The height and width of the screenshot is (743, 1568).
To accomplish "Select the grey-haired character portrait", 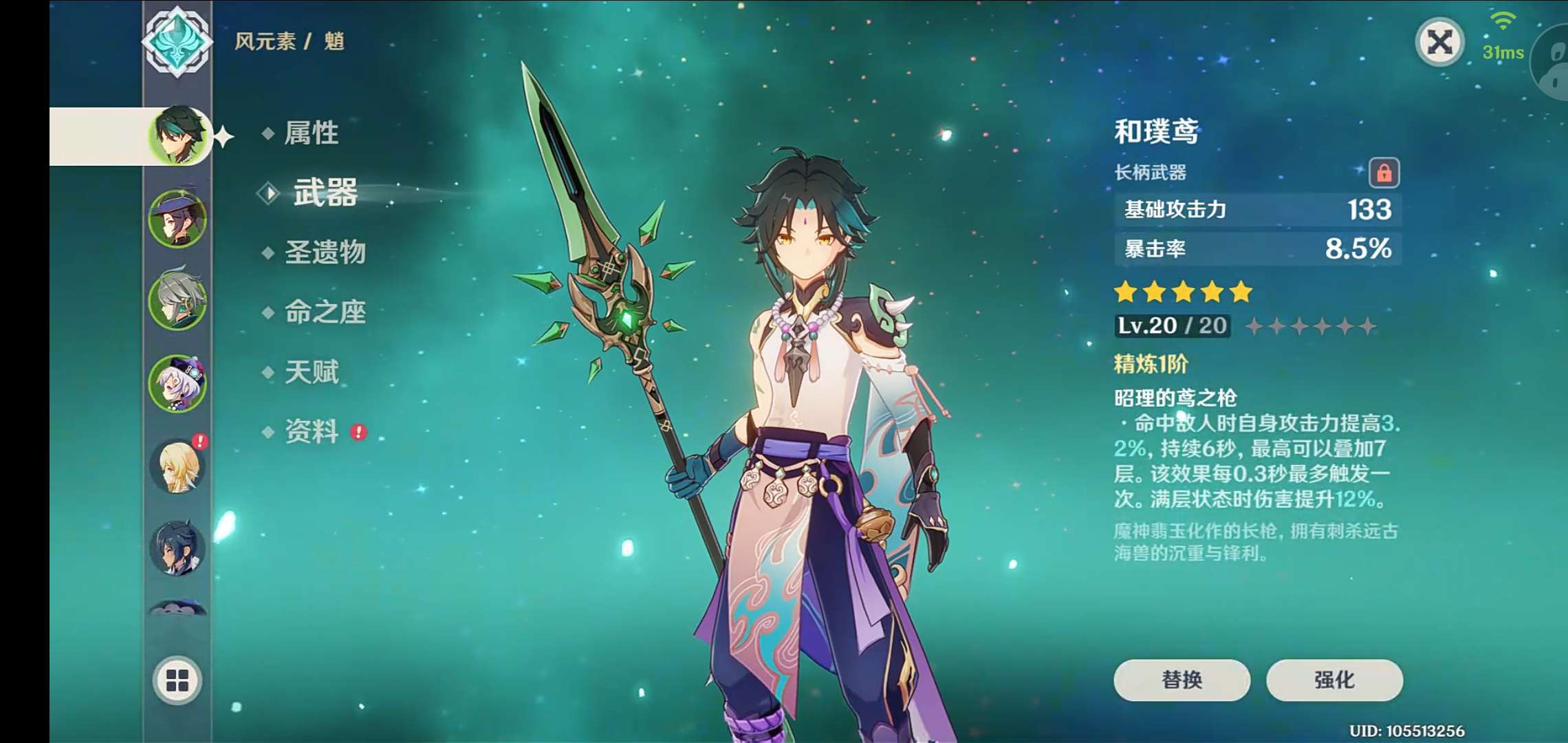I will point(177,301).
